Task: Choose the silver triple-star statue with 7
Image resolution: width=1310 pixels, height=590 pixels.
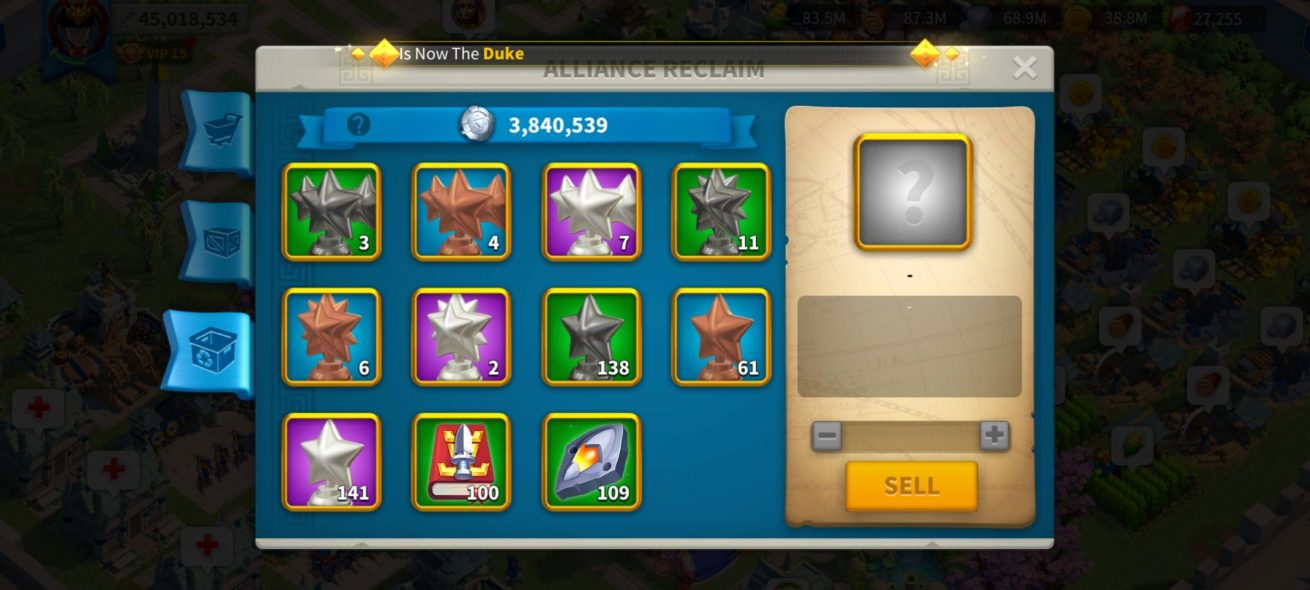Action: tap(591, 212)
